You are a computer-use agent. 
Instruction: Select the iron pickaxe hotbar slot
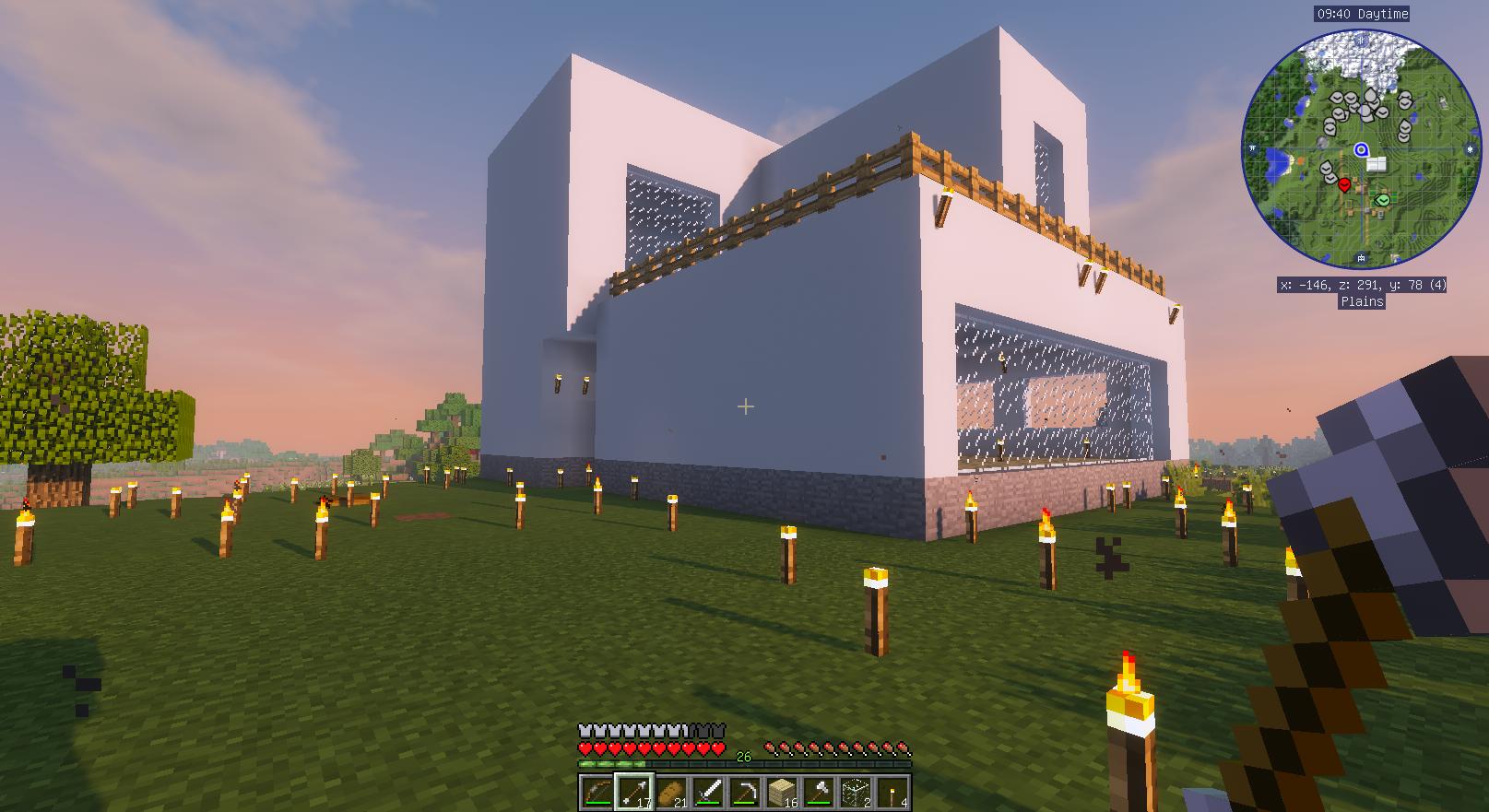pos(745,792)
